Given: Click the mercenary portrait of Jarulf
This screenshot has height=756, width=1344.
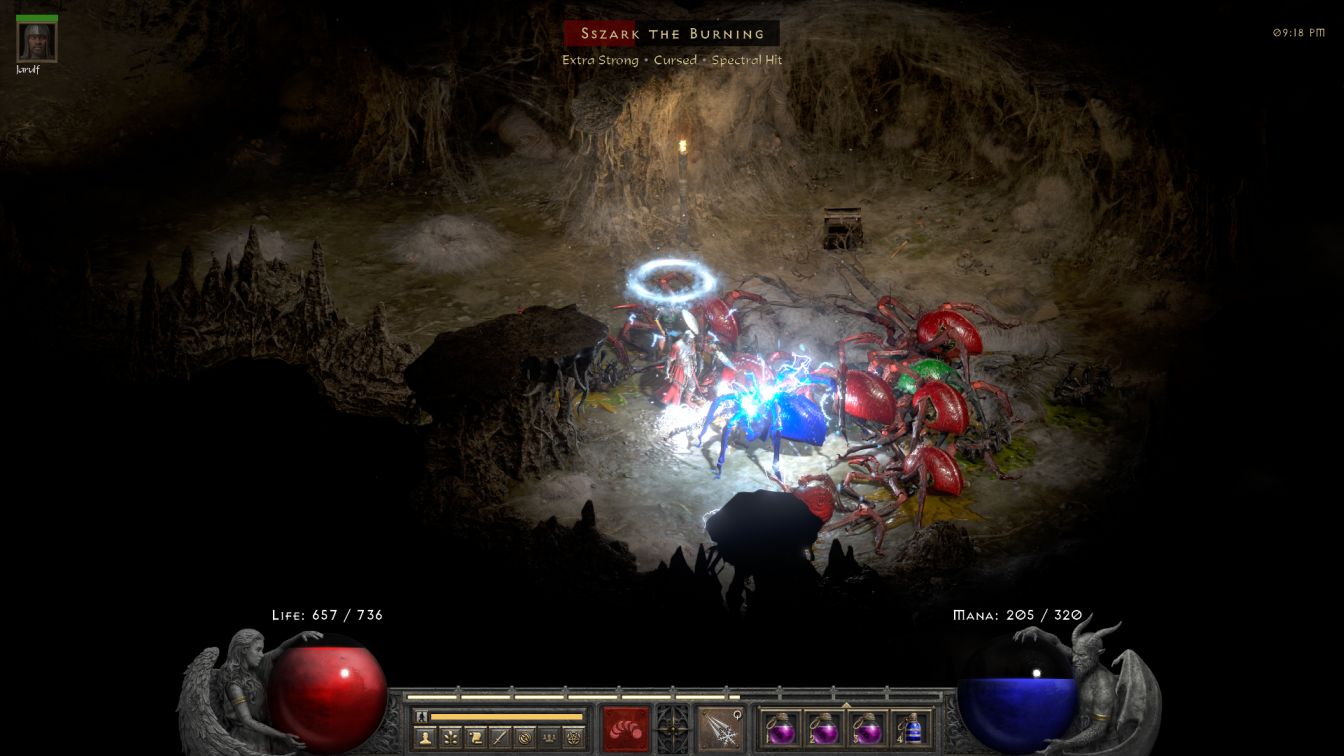Looking at the screenshot, I should pyautogui.click(x=37, y=41).
